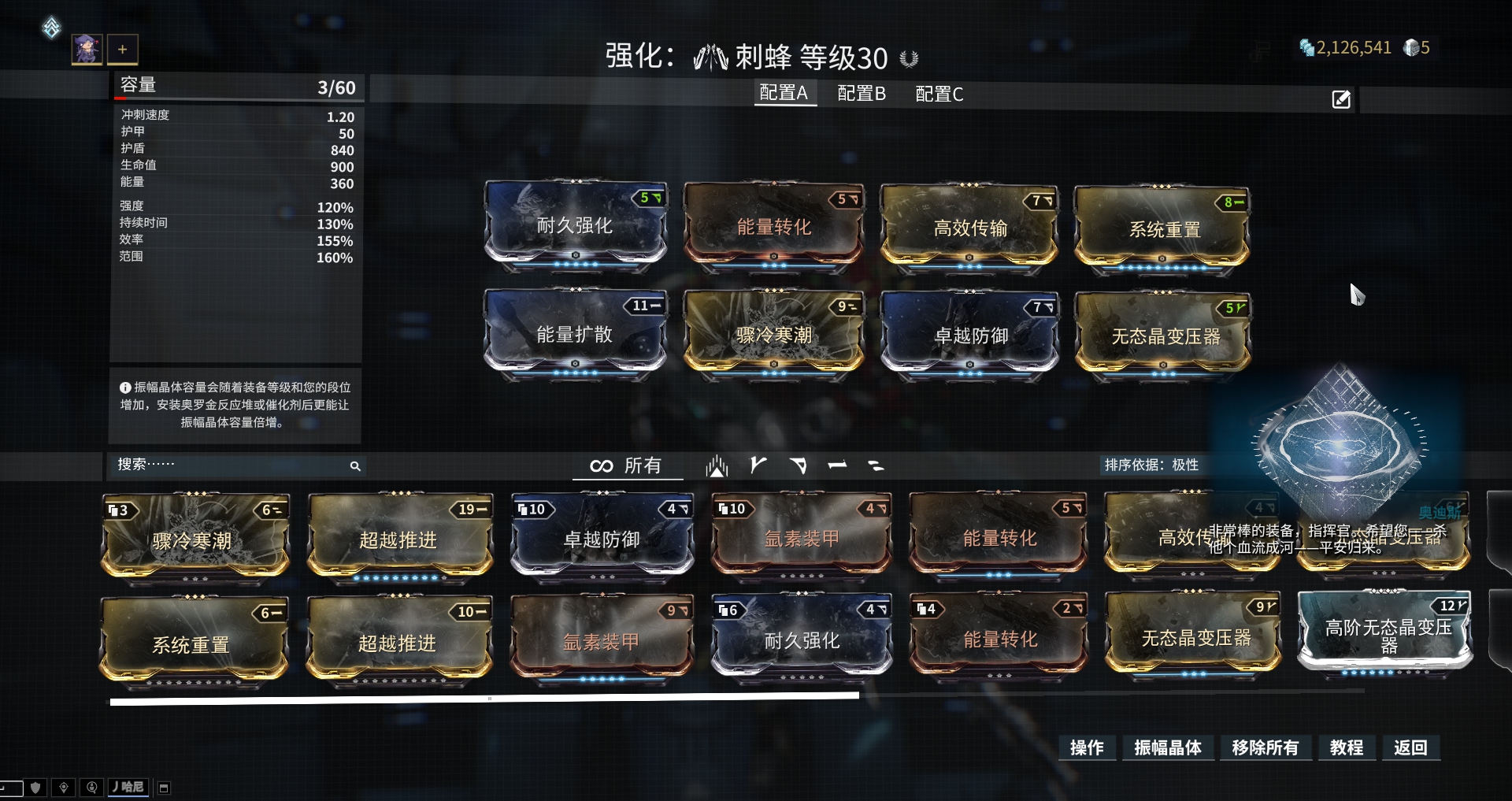This screenshot has height=801, width=1512.
Task: Click the avatar thumbnail top left
Action: point(87,49)
